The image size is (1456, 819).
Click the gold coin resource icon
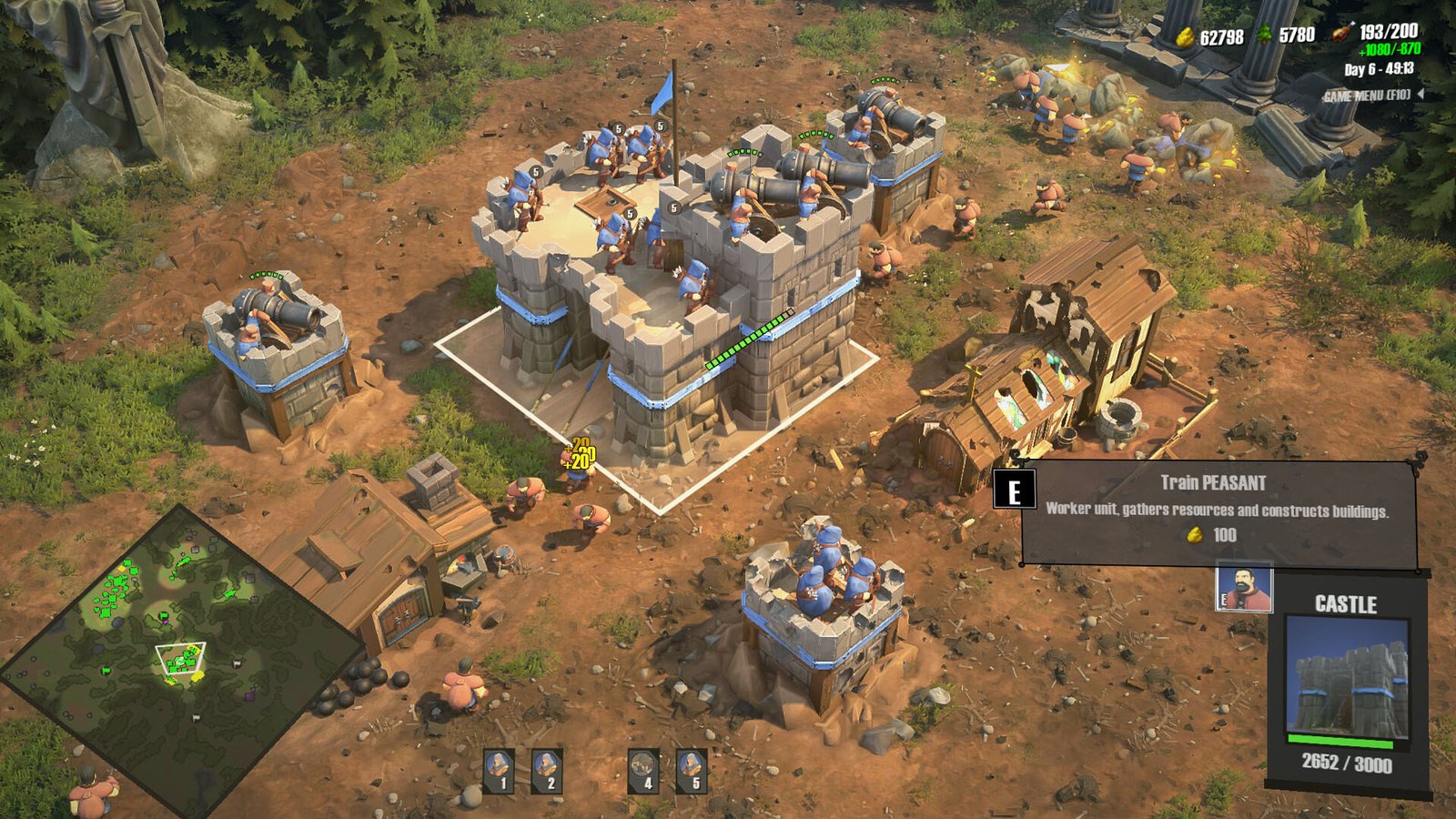click(x=1185, y=36)
